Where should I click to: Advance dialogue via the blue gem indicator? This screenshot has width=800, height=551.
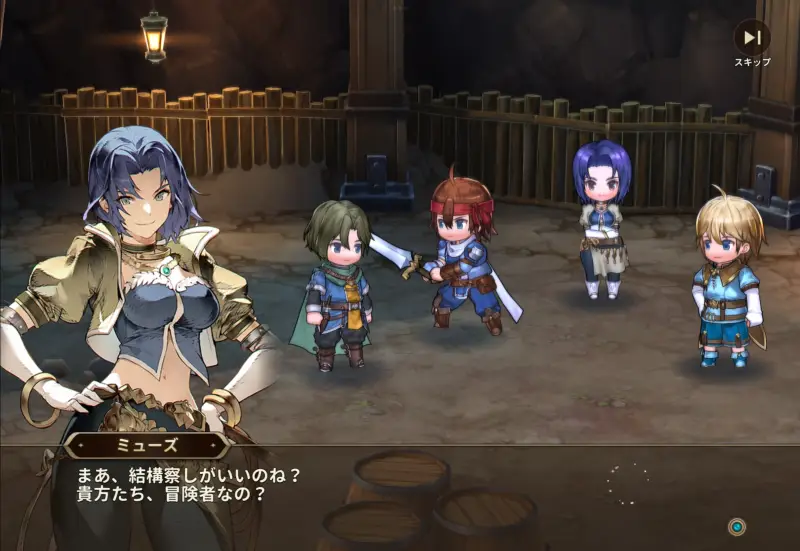[736, 526]
